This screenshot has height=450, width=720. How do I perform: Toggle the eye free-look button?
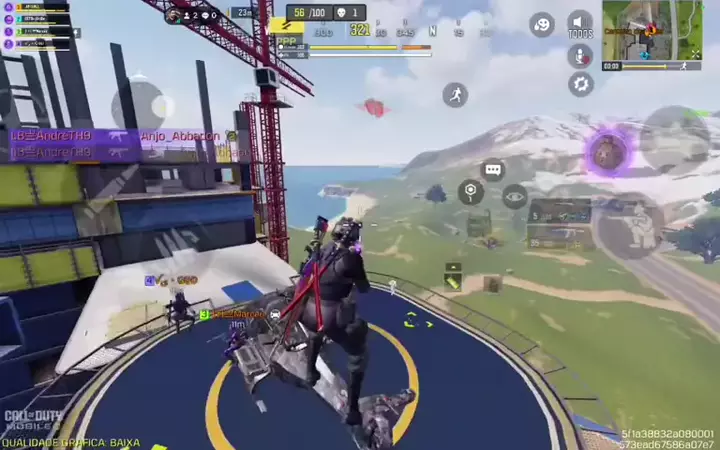coord(515,197)
